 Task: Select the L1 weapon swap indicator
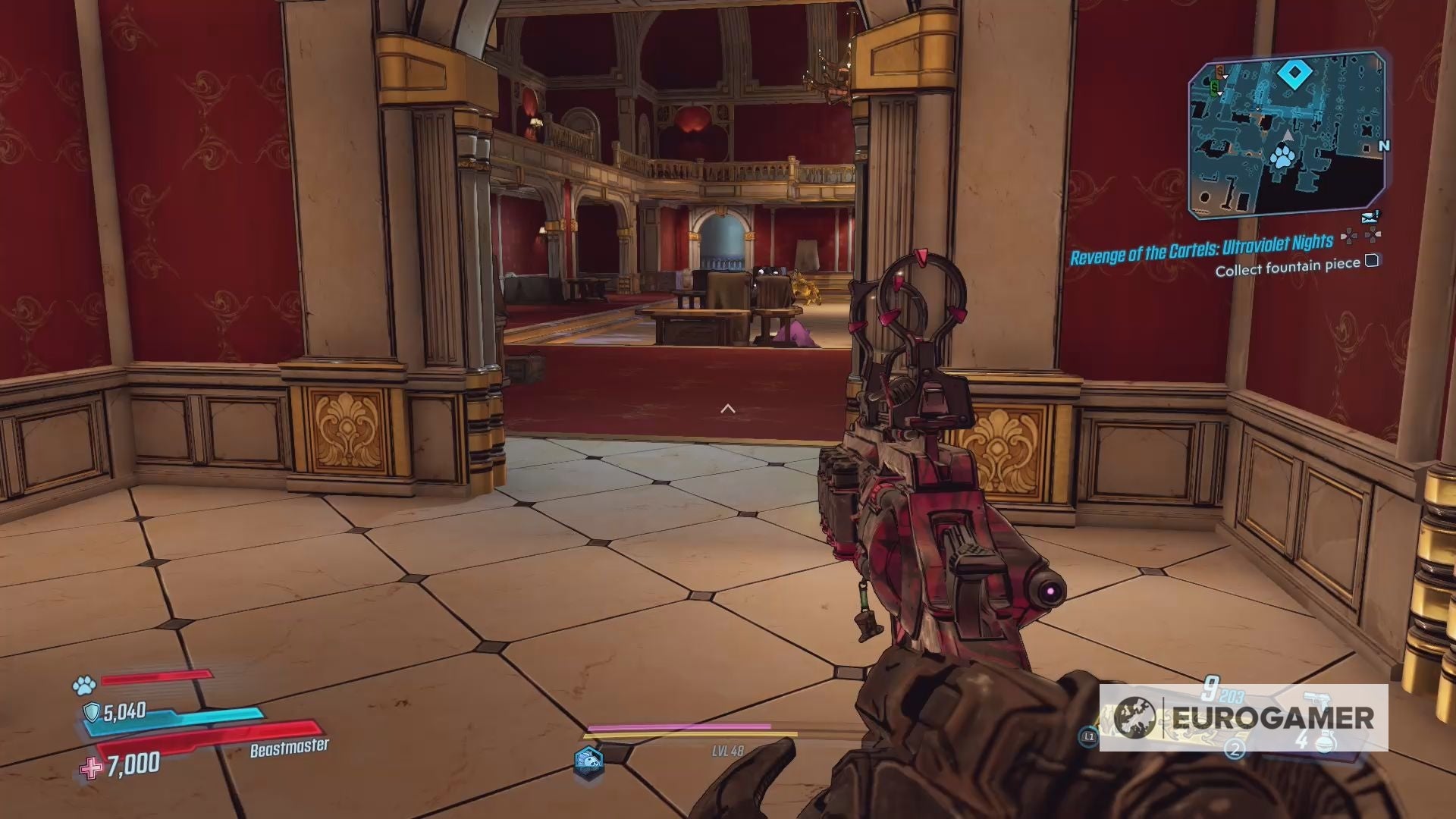pyautogui.click(x=1088, y=737)
